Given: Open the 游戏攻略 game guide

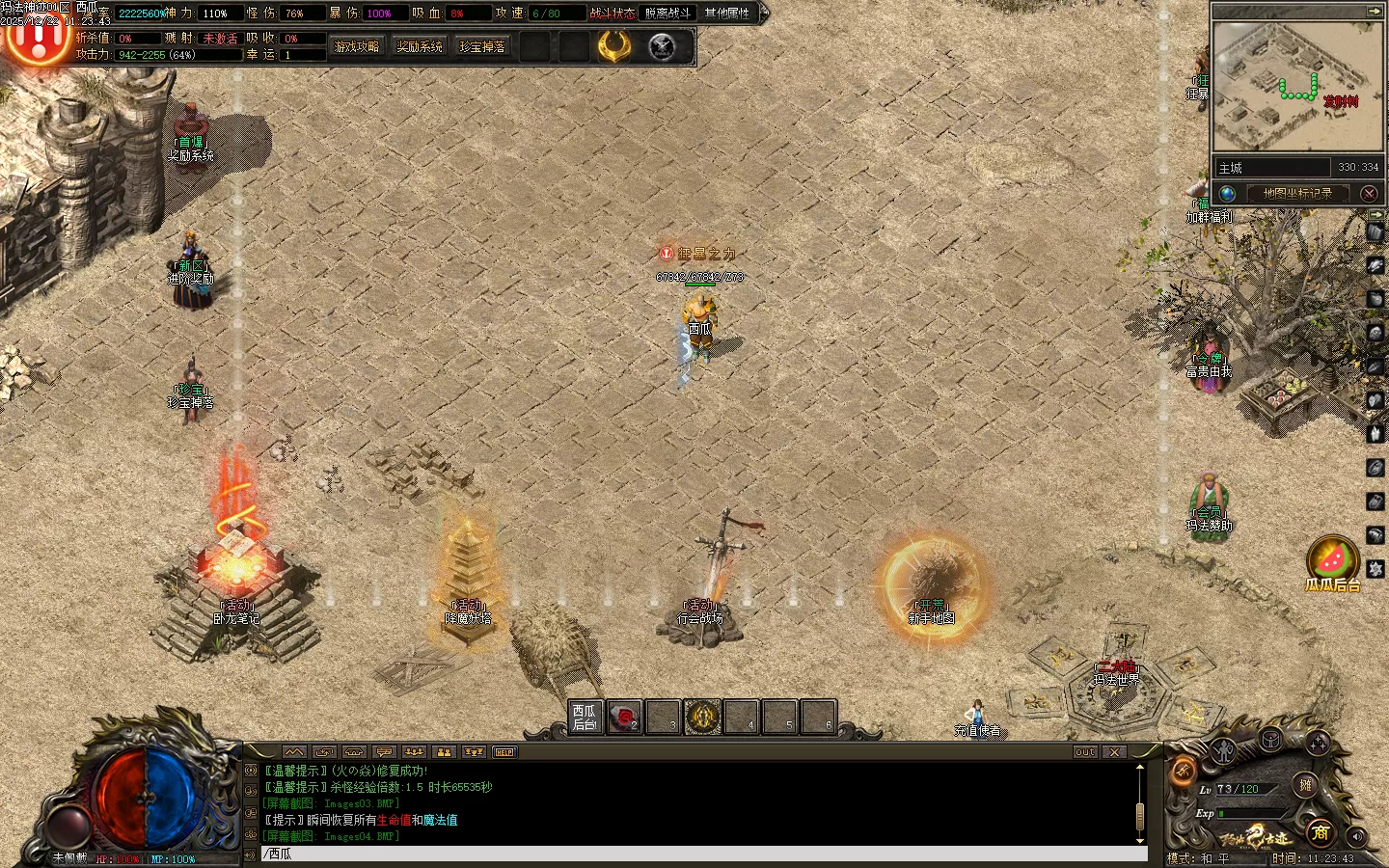Looking at the screenshot, I should [x=356, y=46].
